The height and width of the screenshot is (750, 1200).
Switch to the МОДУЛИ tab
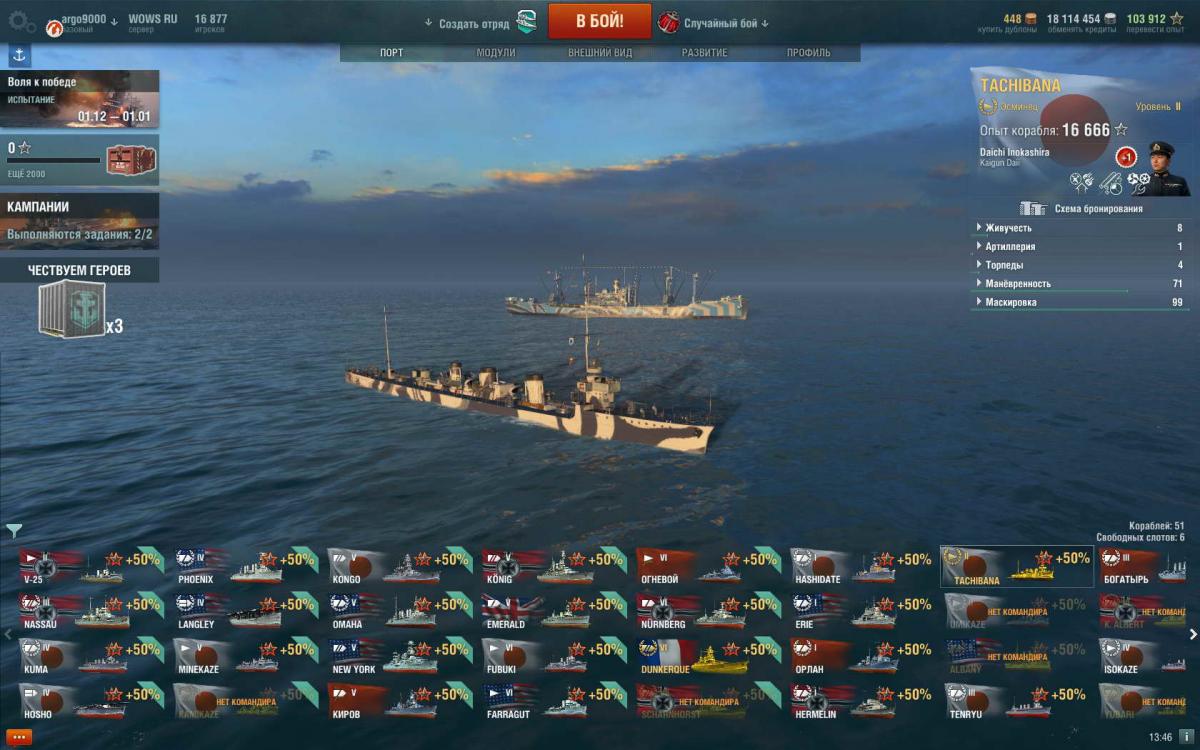tap(496, 53)
